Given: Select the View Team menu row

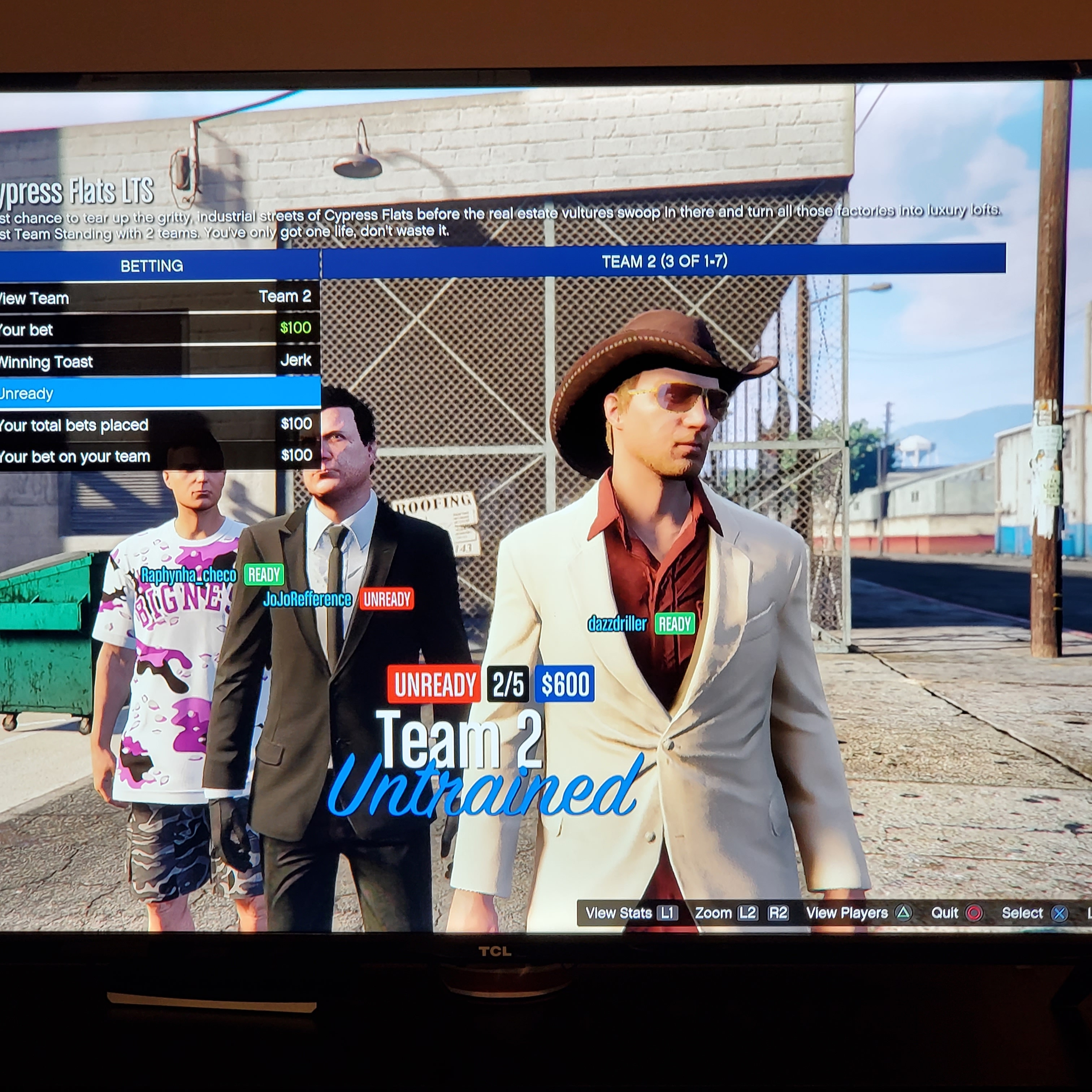Looking at the screenshot, I should [158, 297].
